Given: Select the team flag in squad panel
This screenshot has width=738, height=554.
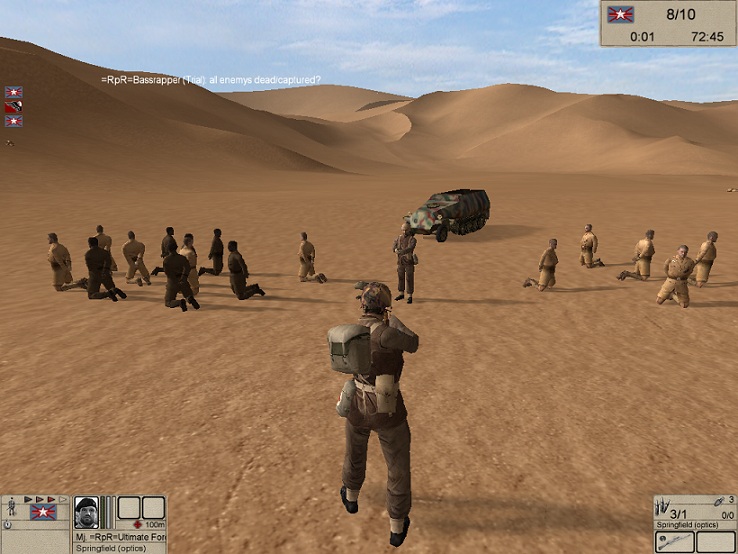Looking at the screenshot, I should (x=43, y=512).
